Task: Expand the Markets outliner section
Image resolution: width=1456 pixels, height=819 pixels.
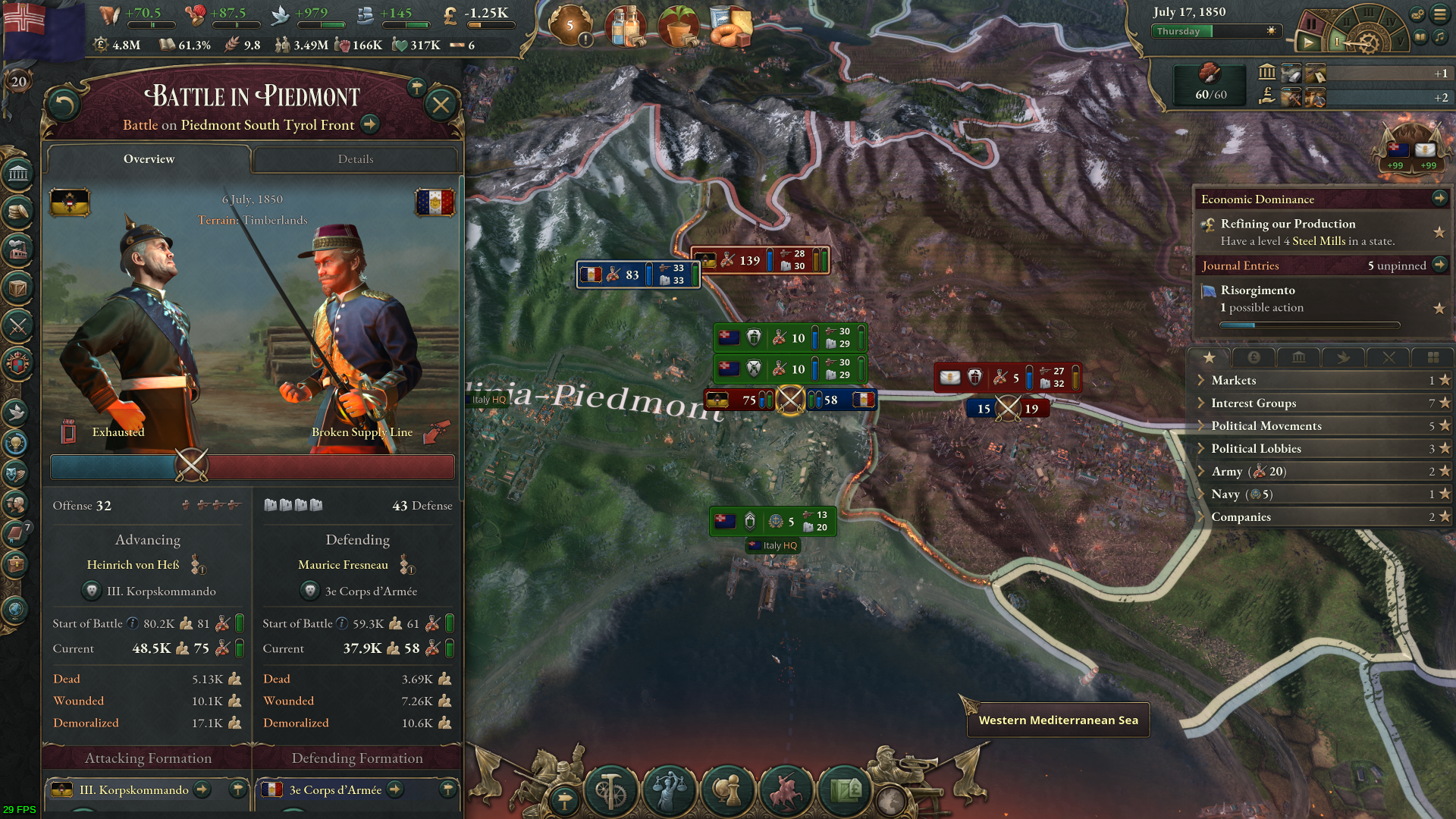Action: pyautogui.click(x=1234, y=381)
